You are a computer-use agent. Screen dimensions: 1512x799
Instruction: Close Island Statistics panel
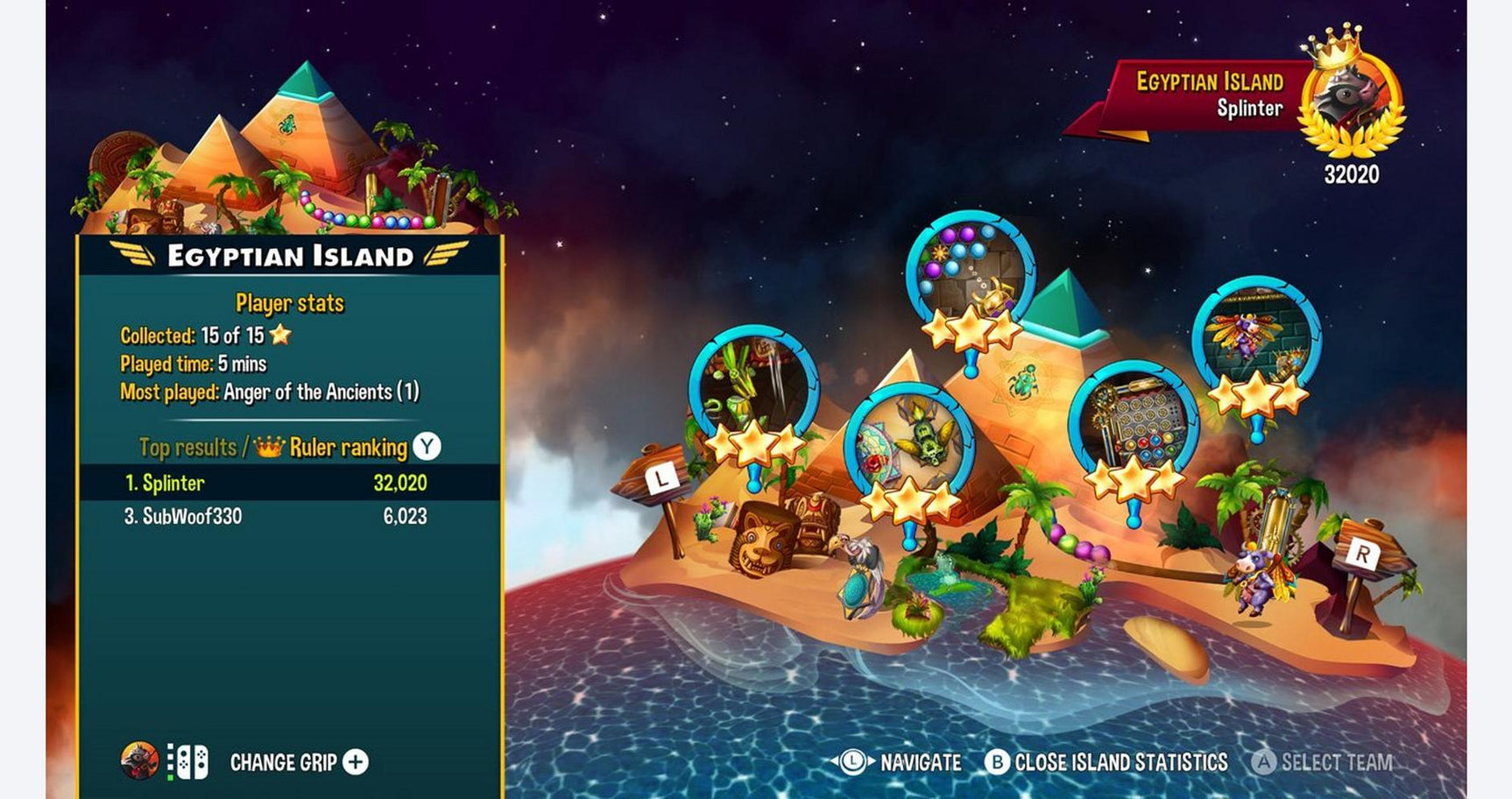1107,762
